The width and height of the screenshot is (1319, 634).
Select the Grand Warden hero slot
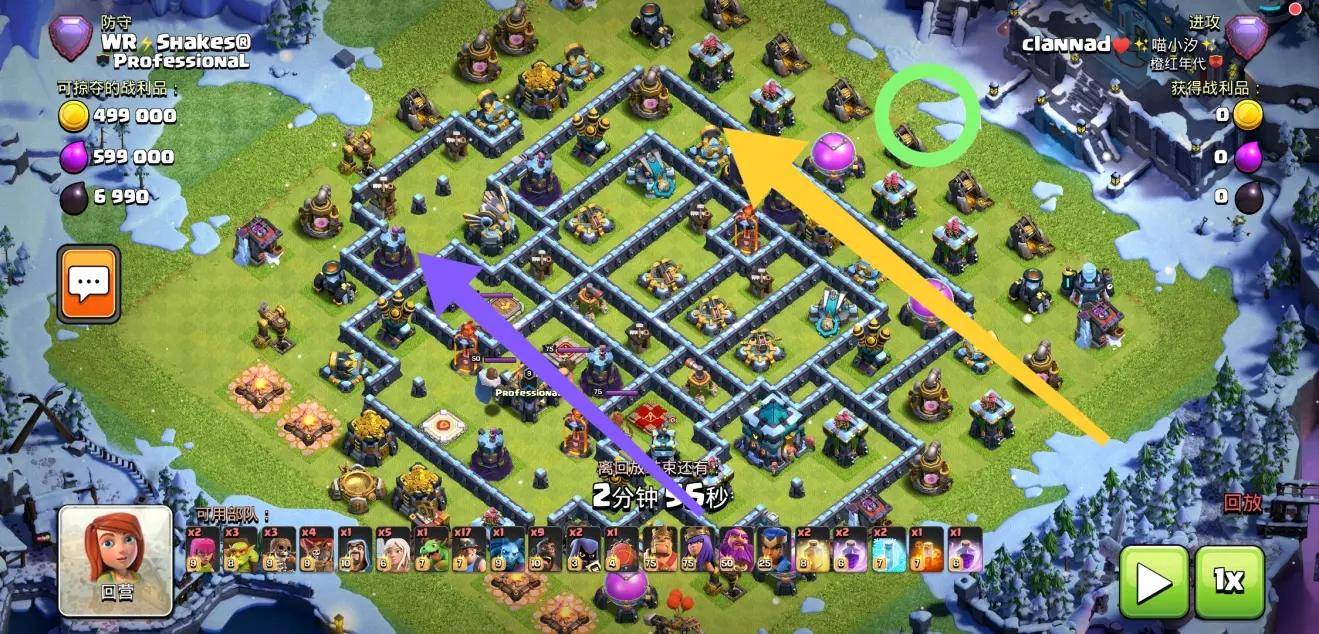735,549
